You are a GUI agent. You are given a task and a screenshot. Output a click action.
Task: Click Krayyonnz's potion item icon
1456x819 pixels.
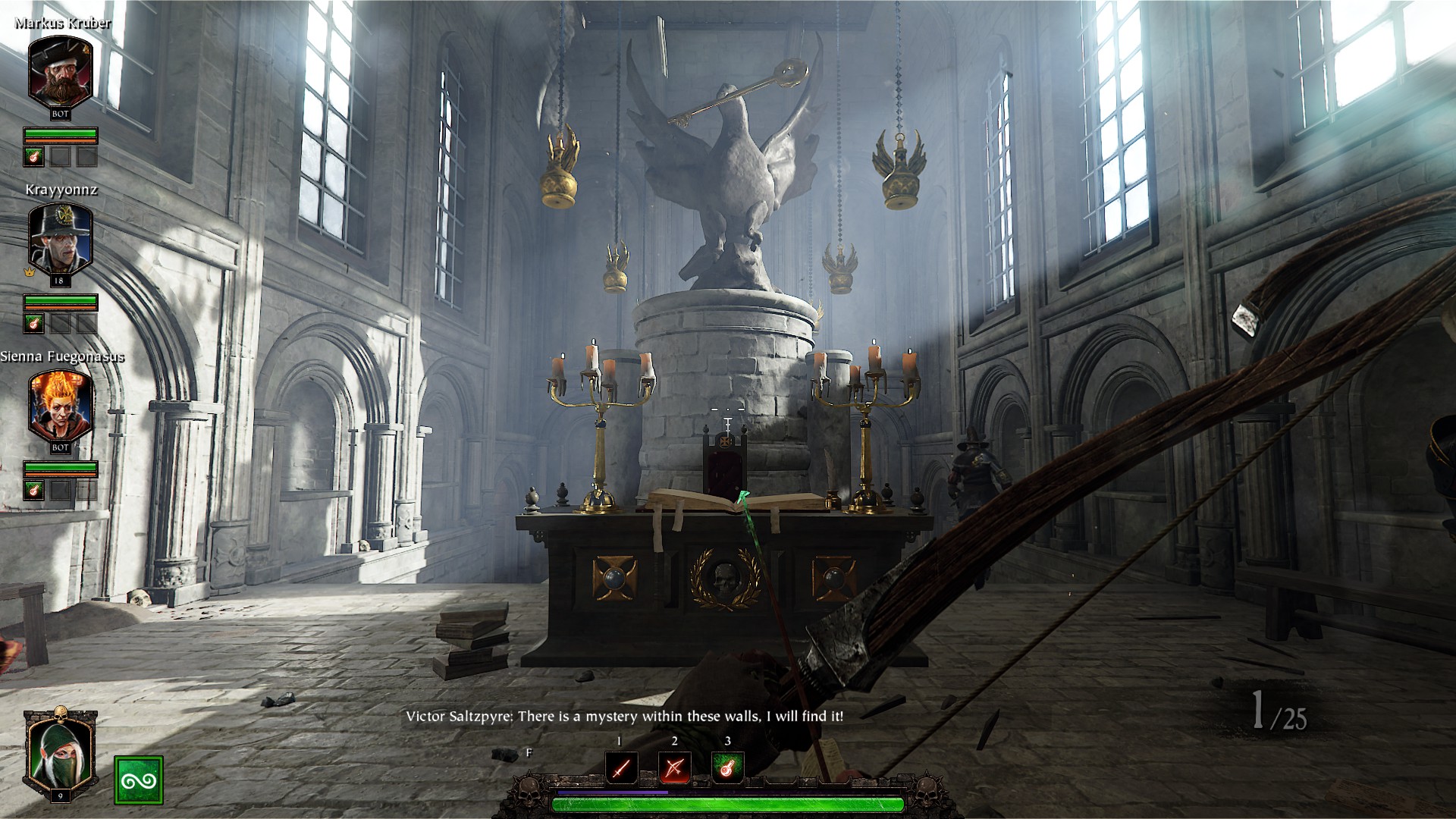(35, 324)
